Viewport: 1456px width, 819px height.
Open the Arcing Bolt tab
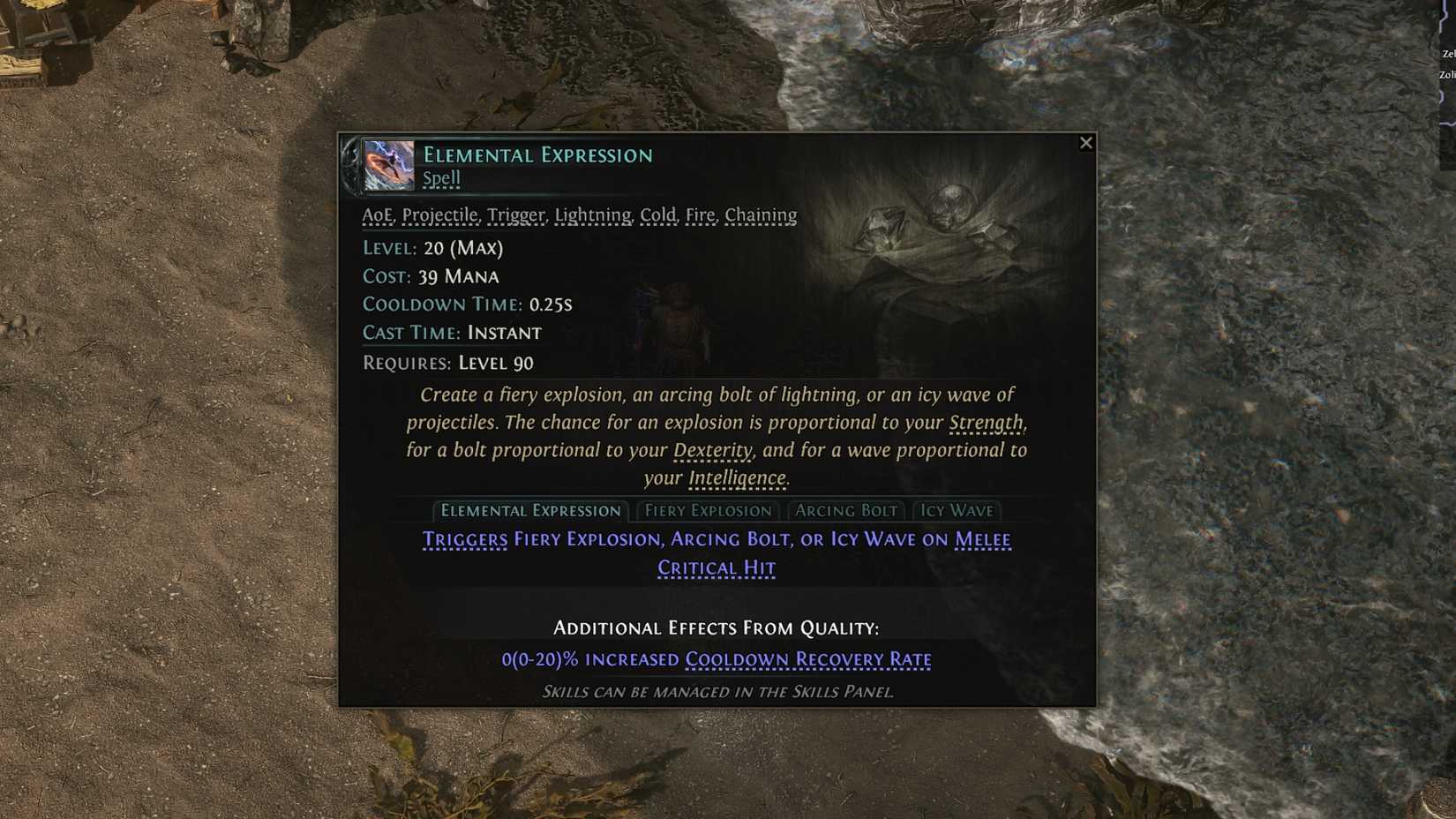(846, 510)
